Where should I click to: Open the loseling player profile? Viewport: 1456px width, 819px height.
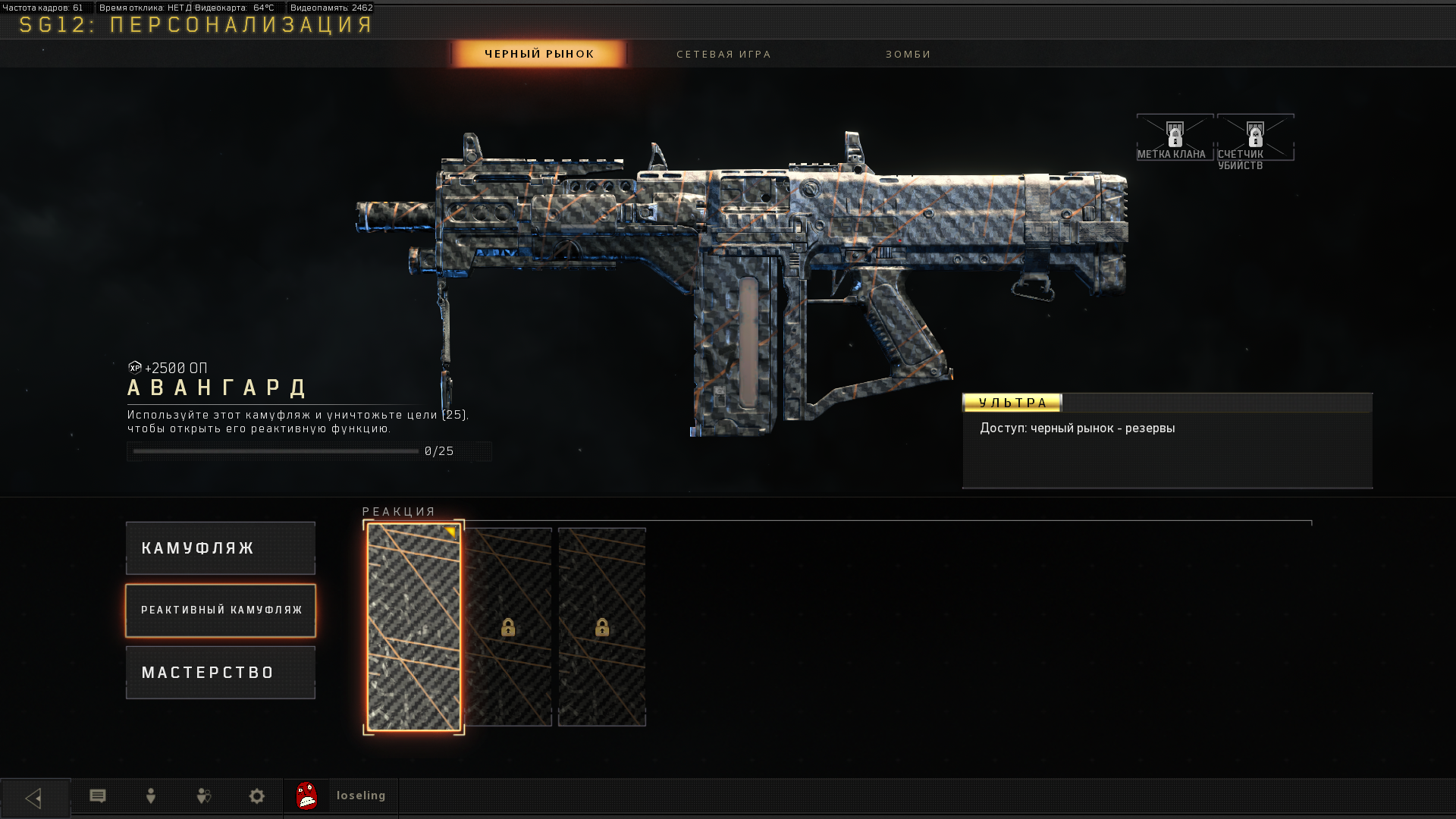pos(341,796)
